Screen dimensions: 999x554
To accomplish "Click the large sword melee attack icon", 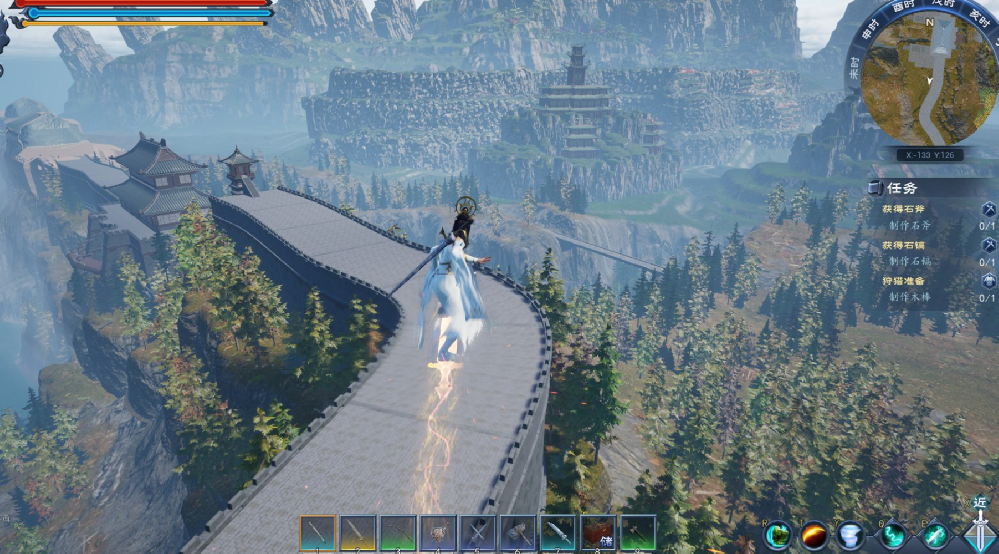I will tap(978, 530).
